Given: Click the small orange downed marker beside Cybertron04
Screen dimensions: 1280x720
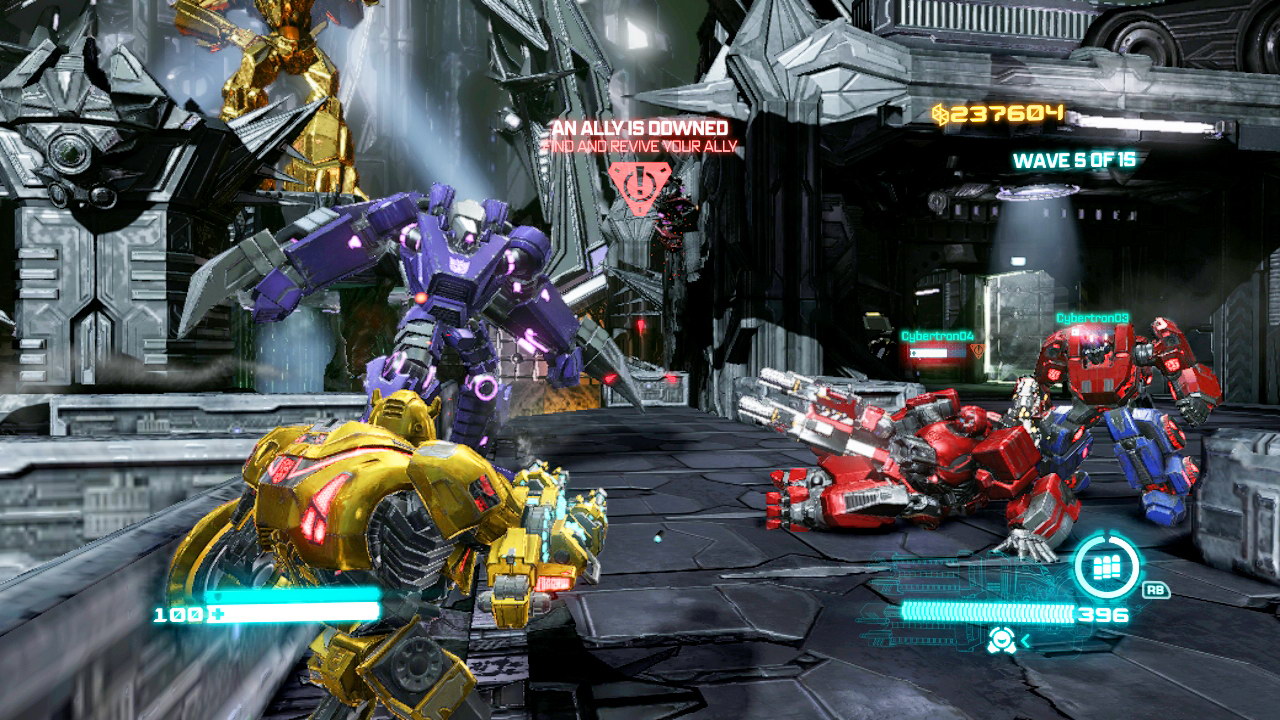Looking at the screenshot, I should [978, 351].
